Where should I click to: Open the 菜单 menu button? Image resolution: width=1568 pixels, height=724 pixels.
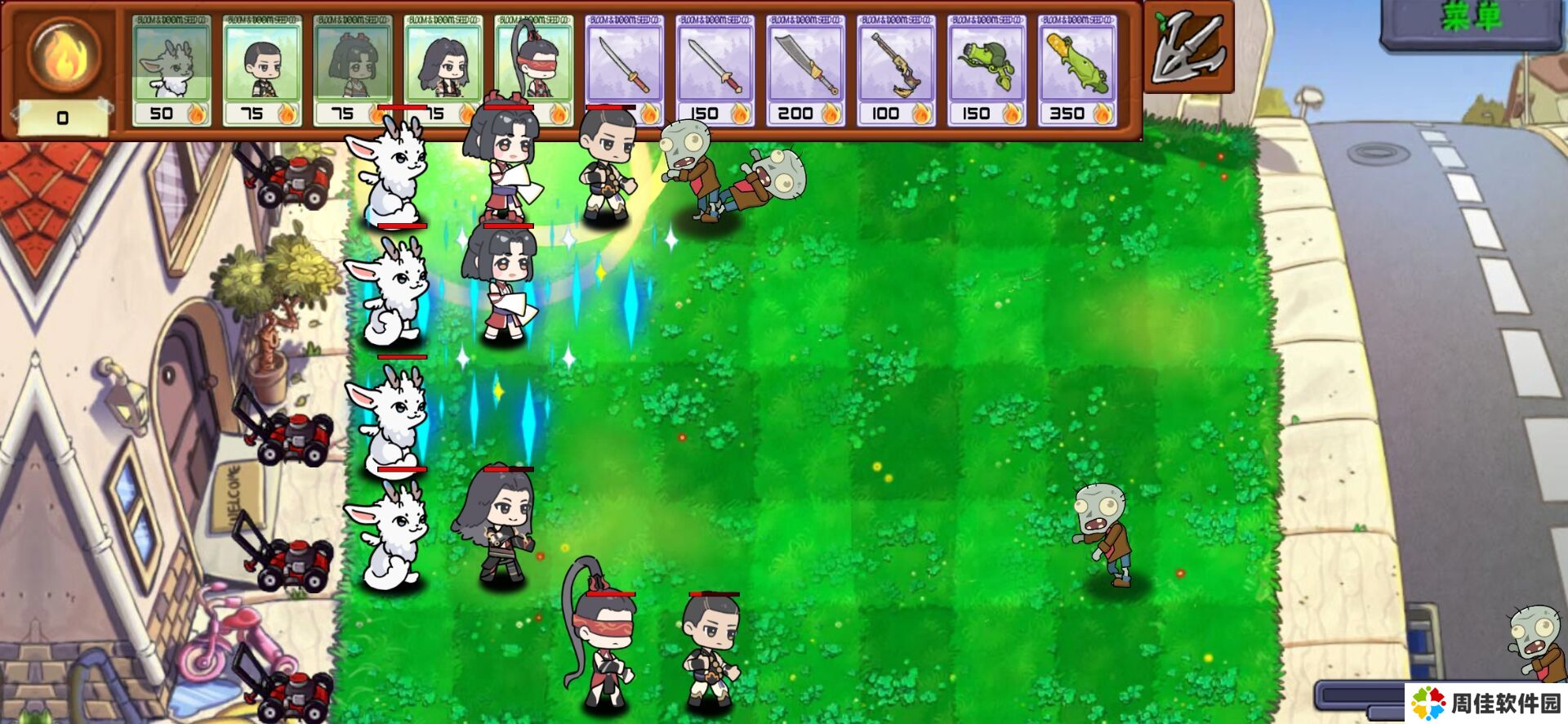tap(1472, 20)
